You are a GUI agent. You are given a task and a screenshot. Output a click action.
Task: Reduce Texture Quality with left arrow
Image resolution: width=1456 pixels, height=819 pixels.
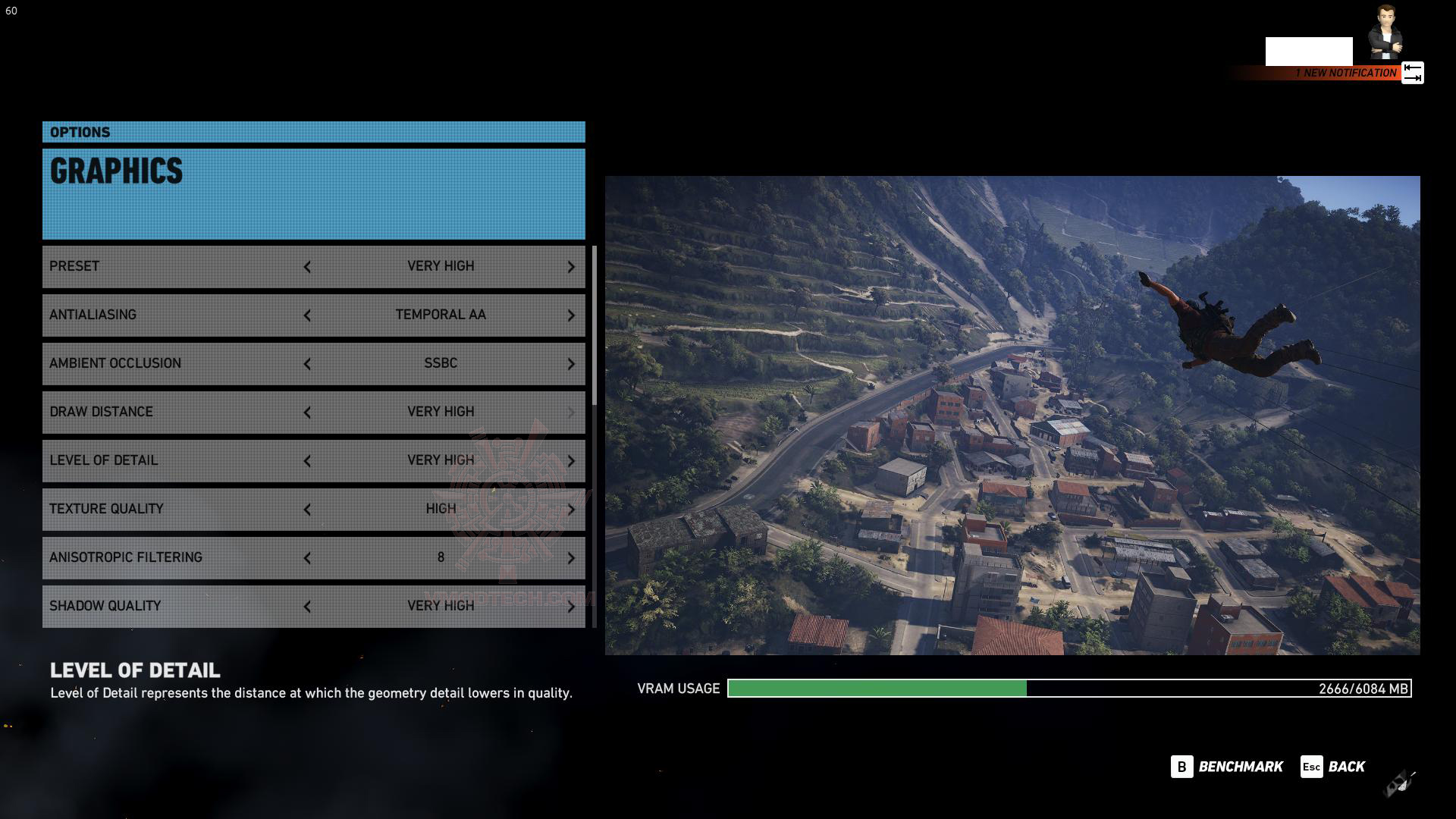point(307,510)
